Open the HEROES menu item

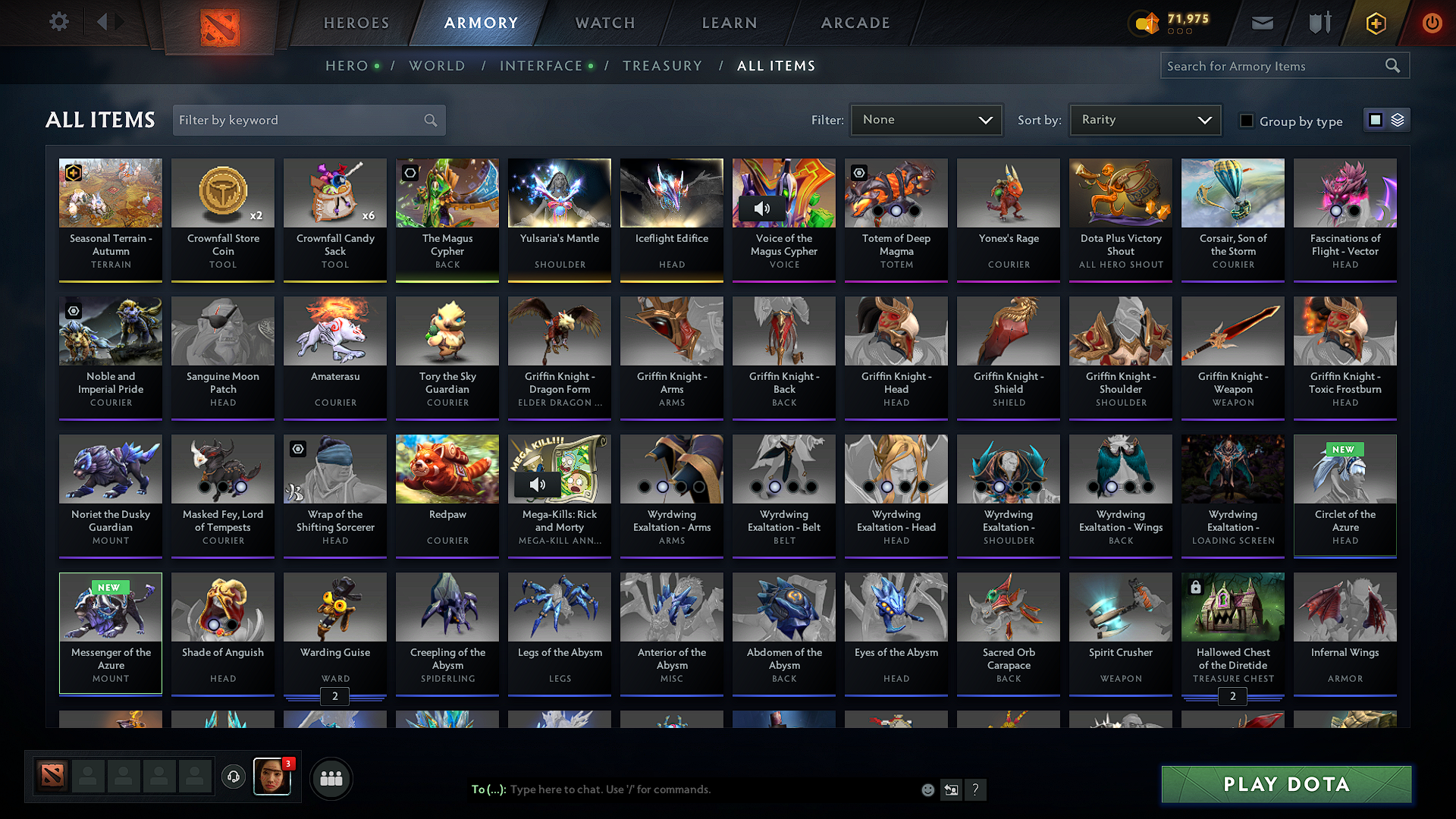point(356,23)
